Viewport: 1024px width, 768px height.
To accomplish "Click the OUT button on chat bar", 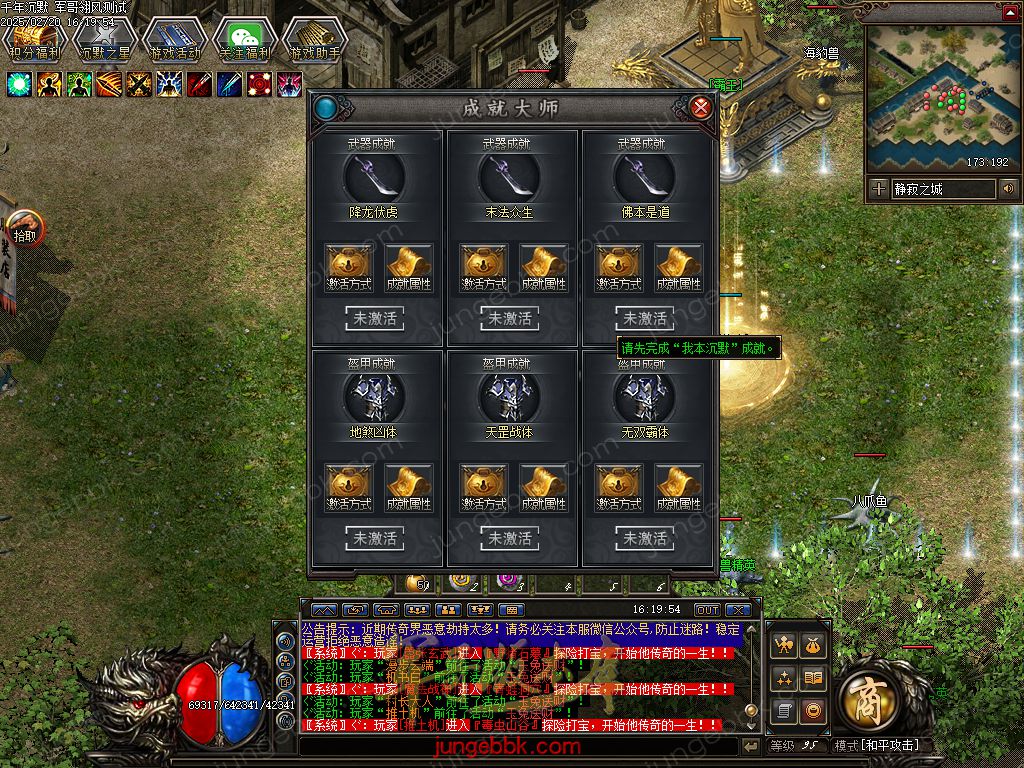I will click(707, 610).
